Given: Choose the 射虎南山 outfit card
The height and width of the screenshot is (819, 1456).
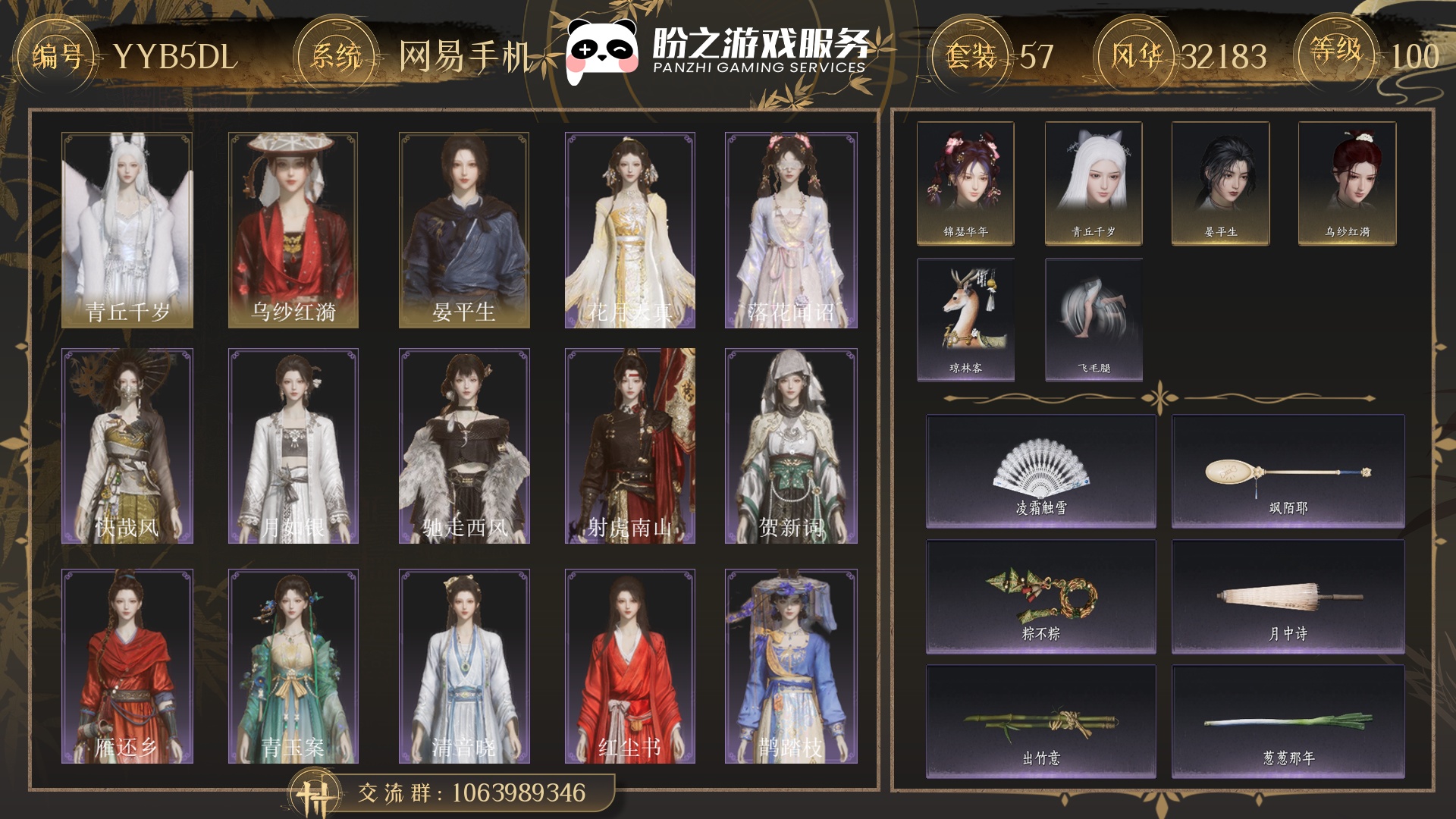Looking at the screenshot, I should tap(630, 446).
